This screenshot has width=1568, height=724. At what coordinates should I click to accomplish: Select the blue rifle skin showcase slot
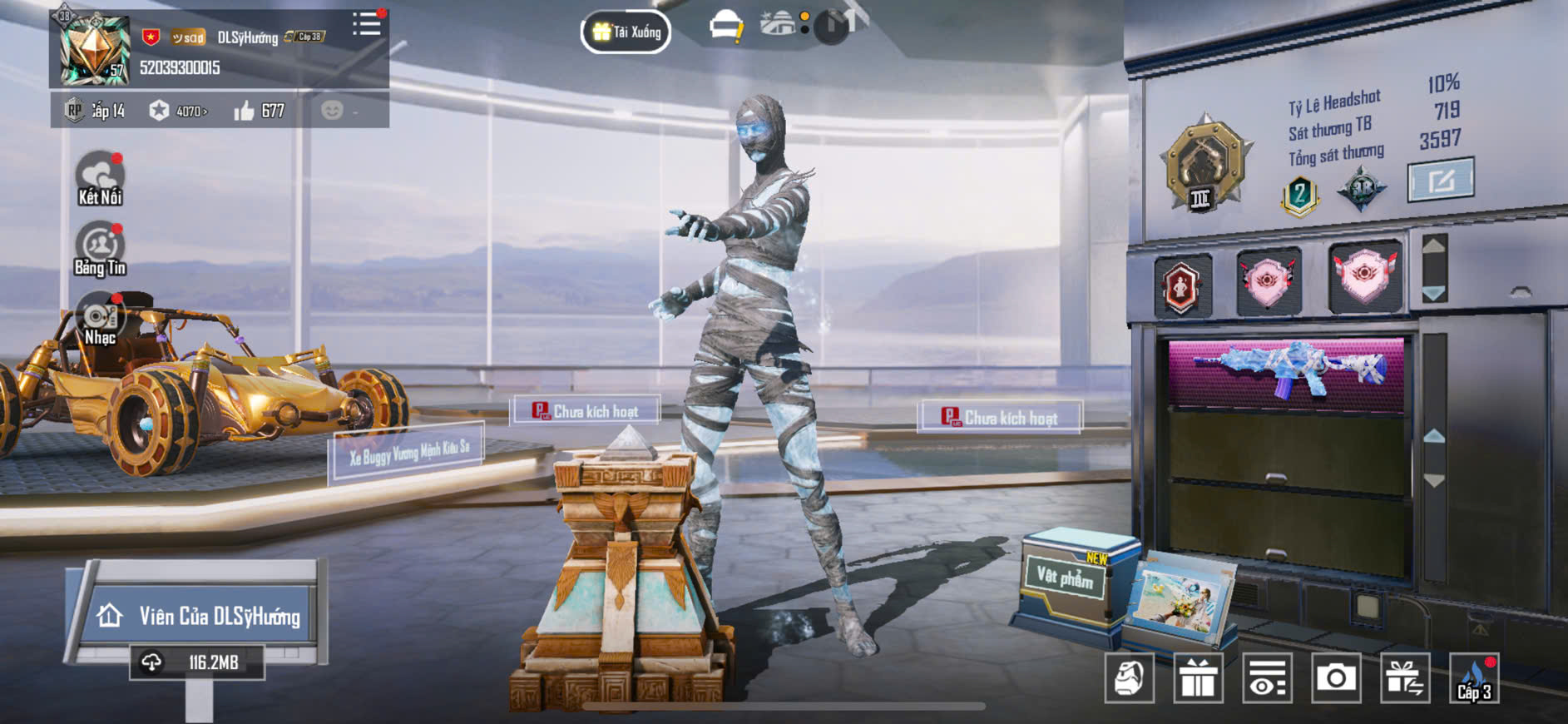click(1286, 371)
